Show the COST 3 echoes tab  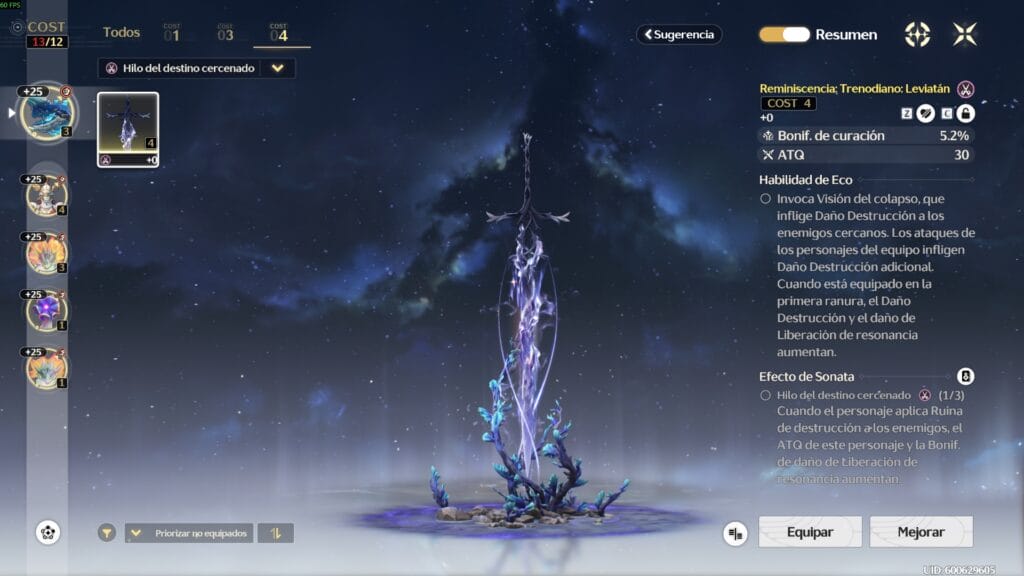click(x=225, y=33)
